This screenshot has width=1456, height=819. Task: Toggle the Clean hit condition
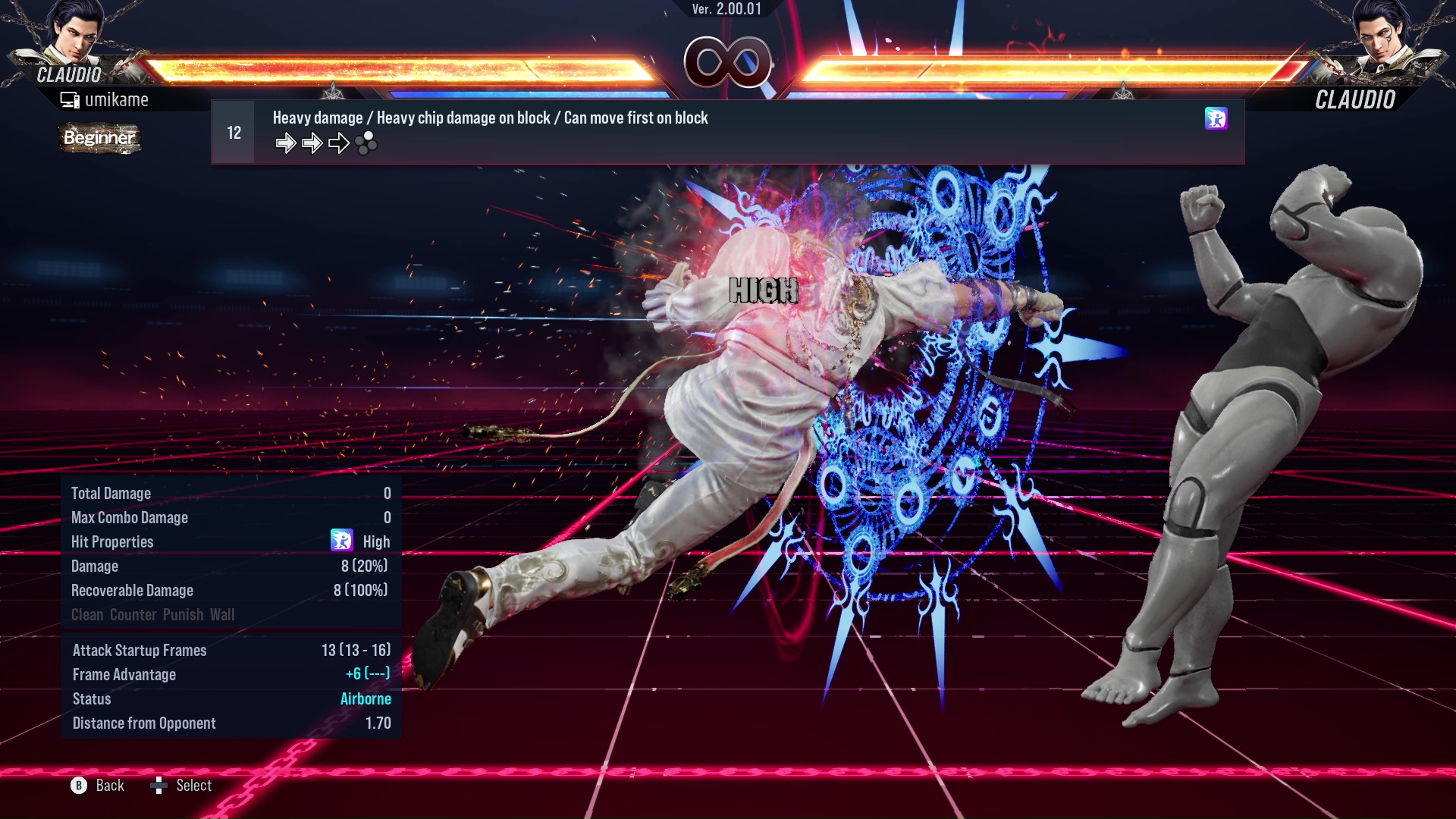tap(88, 615)
